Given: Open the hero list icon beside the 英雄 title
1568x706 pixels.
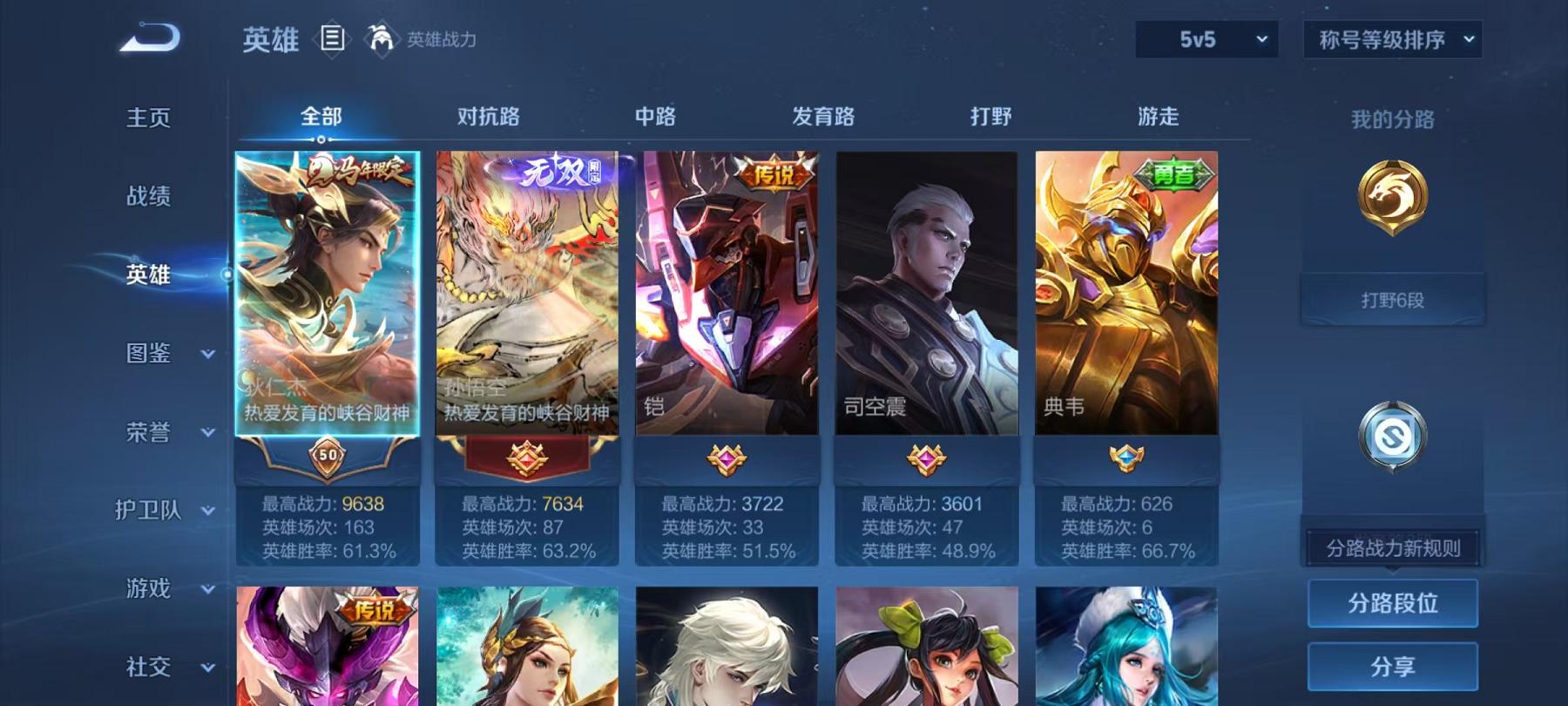Looking at the screenshot, I should point(332,37).
